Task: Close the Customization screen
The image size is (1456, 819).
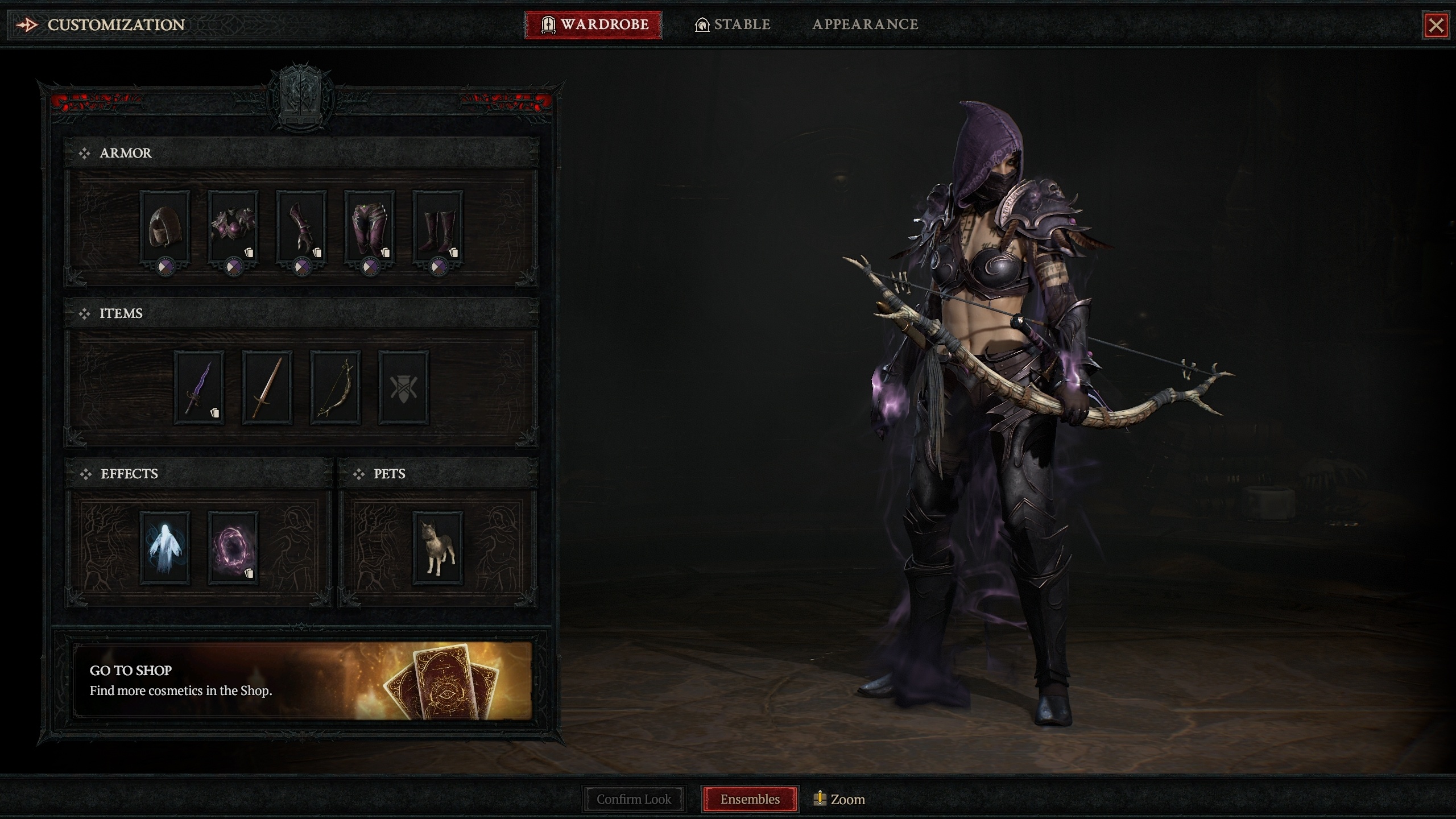Action: (1436, 25)
